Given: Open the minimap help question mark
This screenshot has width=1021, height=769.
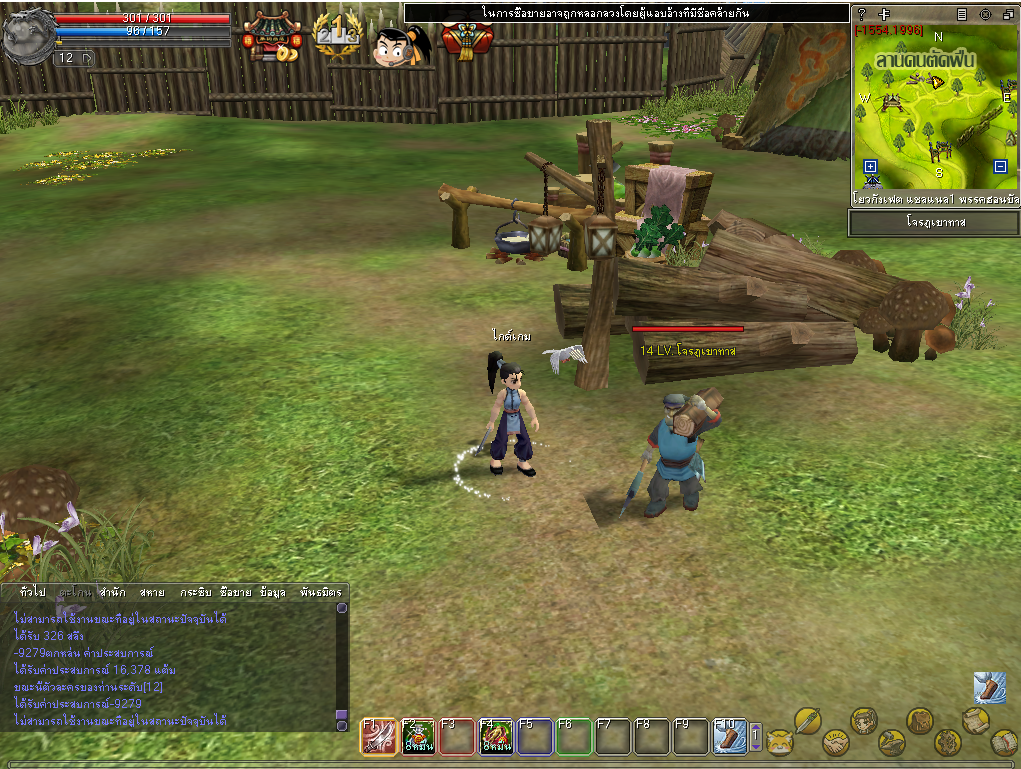Looking at the screenshot, I should point(862,14).
